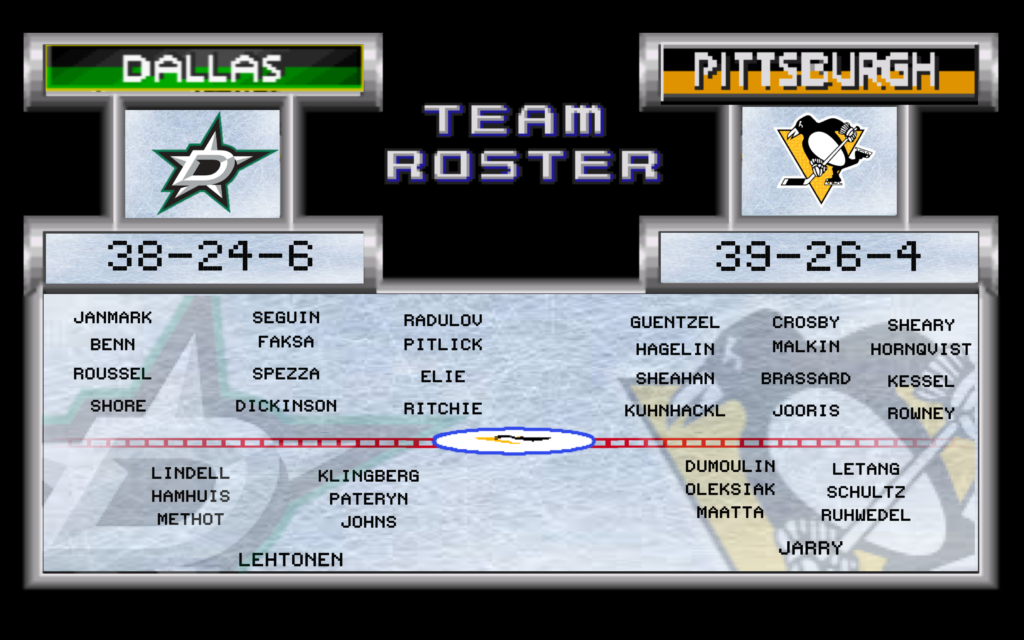This screenshot has width=1024, height=640.
Task: Choose Benn from the Dallas forwards
Action: point(112,345)
